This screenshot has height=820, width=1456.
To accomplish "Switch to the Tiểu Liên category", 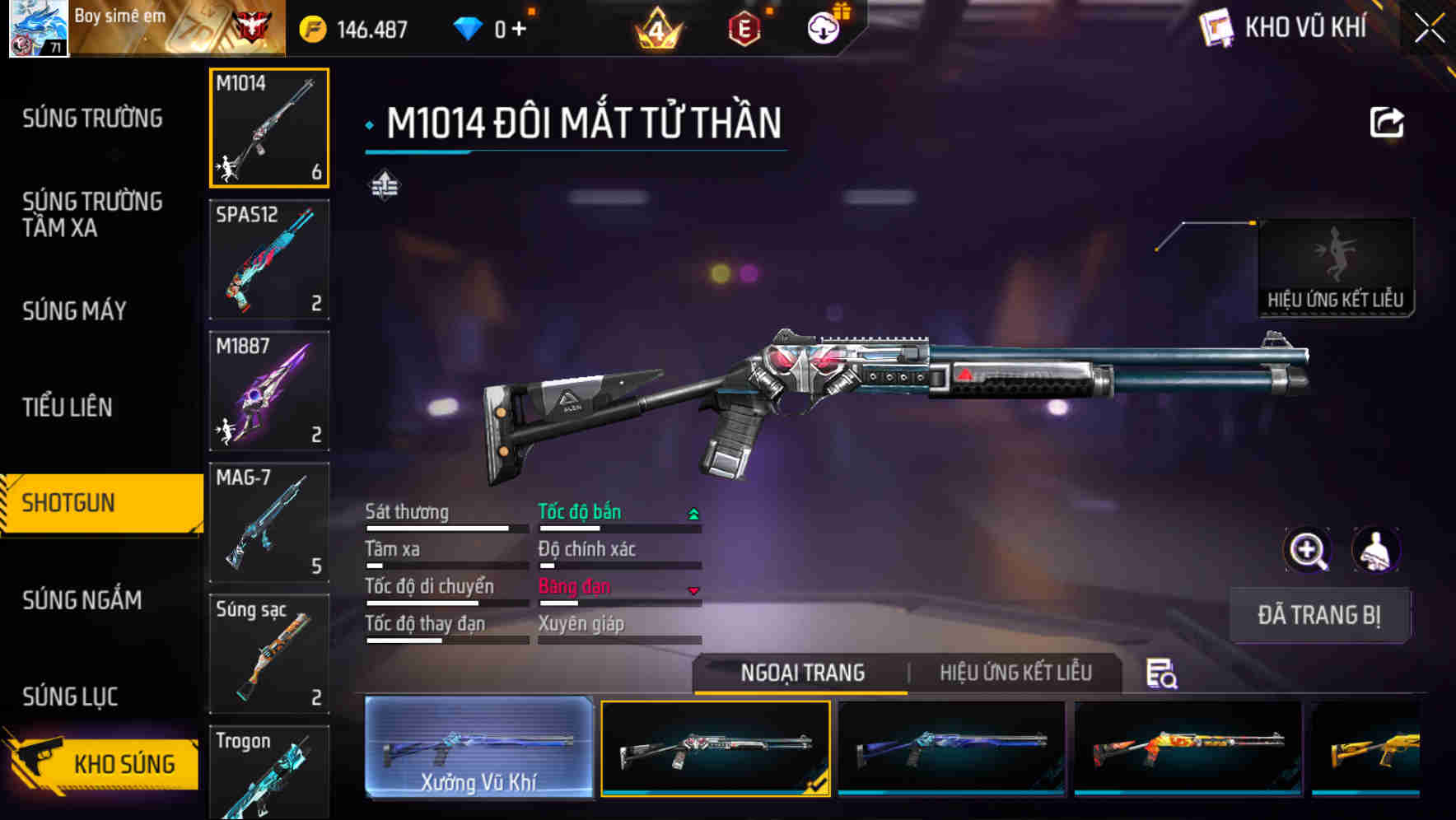I will coord(68,408).
